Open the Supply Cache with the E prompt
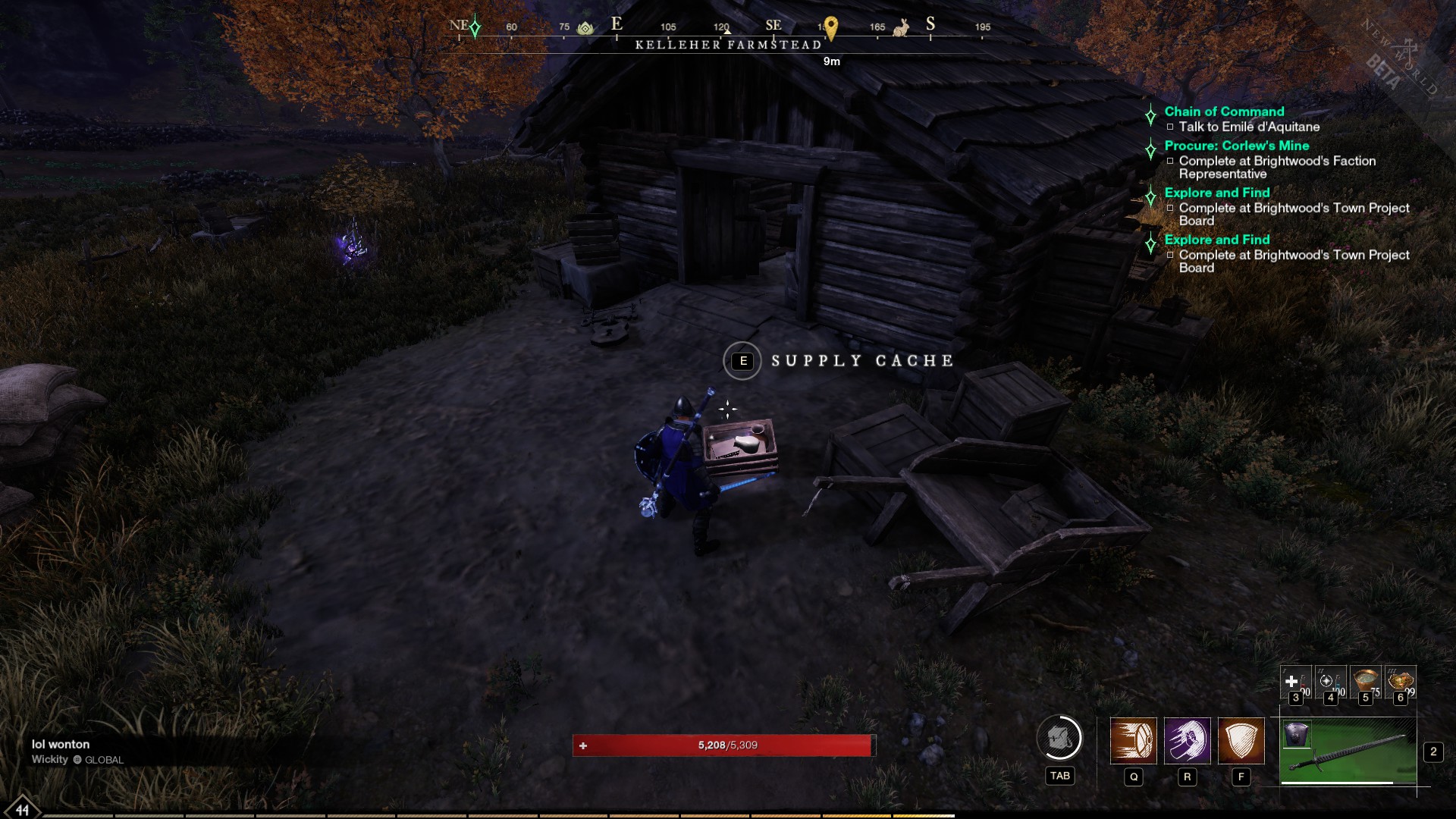The height and width of the screenshot is (819, 1456). (x=743, y=361)
